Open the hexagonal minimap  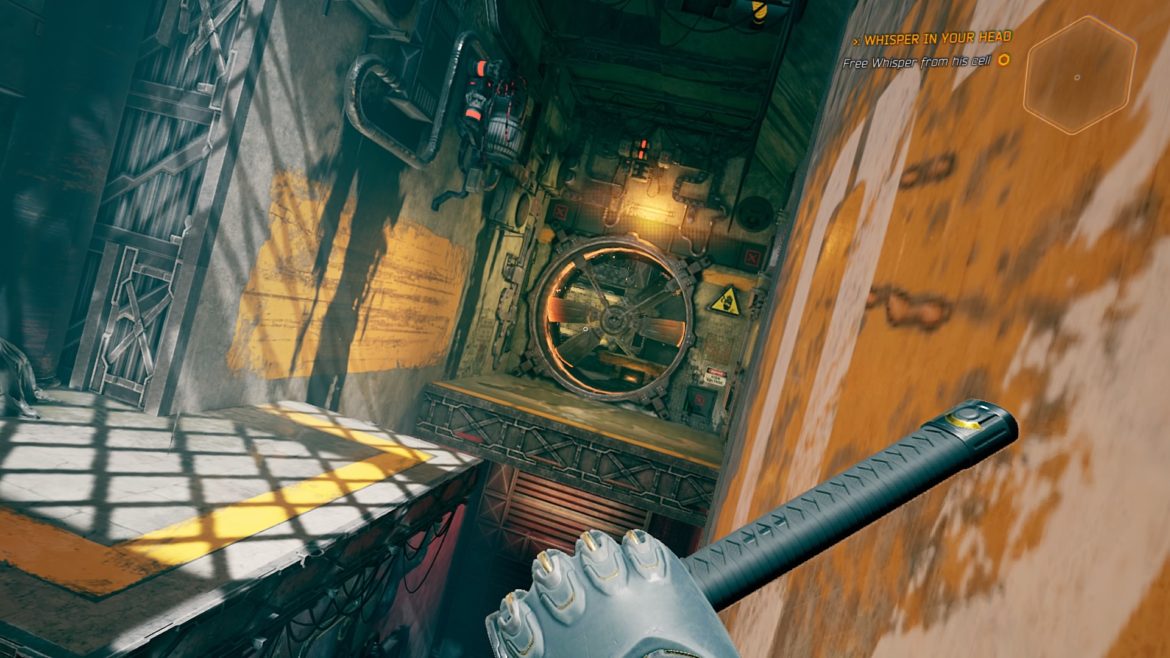pyautogui.click(x=1079, y=76)
